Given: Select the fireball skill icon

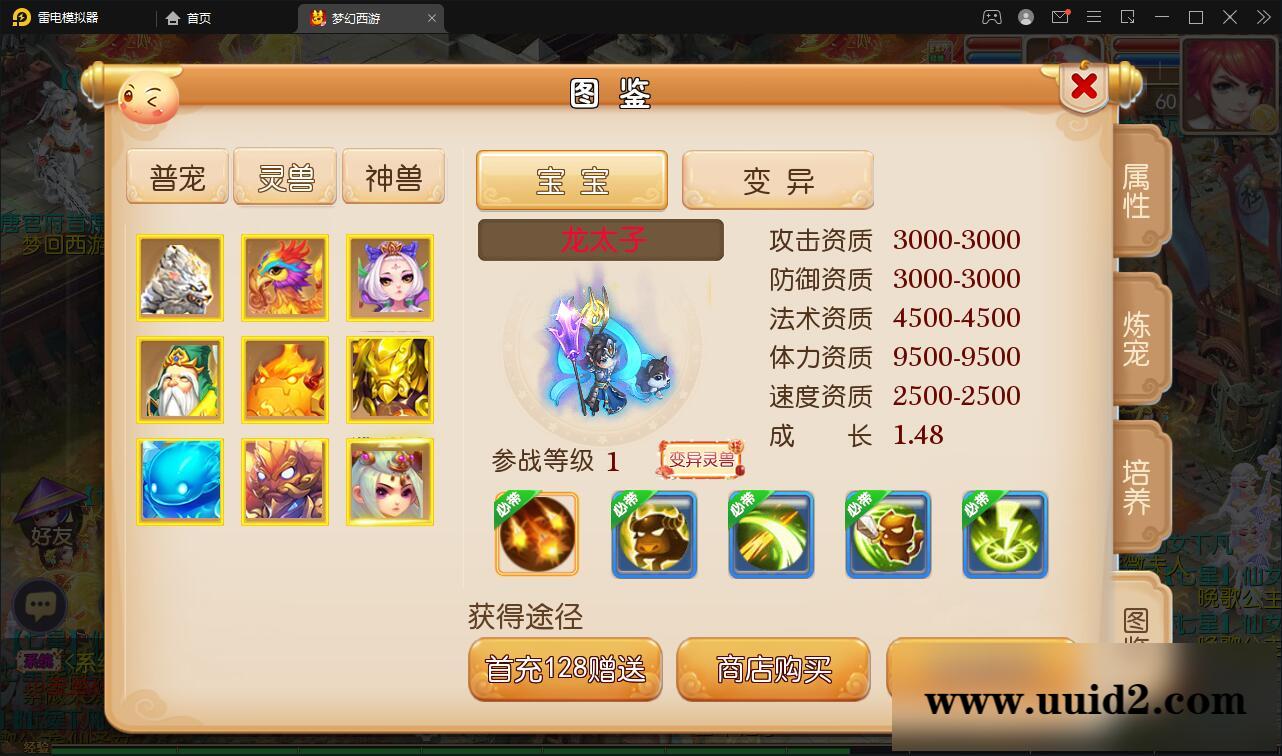Looking at the screenshot, I should [536, 534].
